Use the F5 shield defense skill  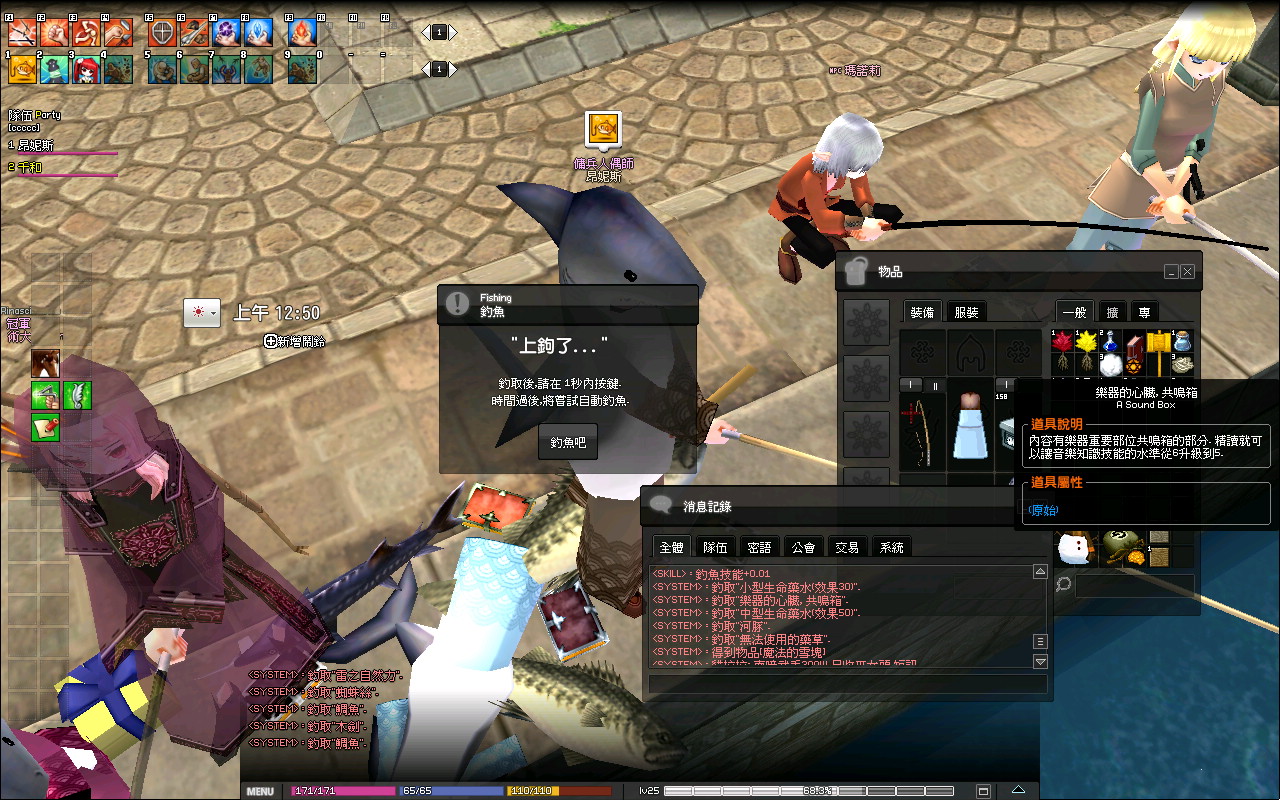162,33
